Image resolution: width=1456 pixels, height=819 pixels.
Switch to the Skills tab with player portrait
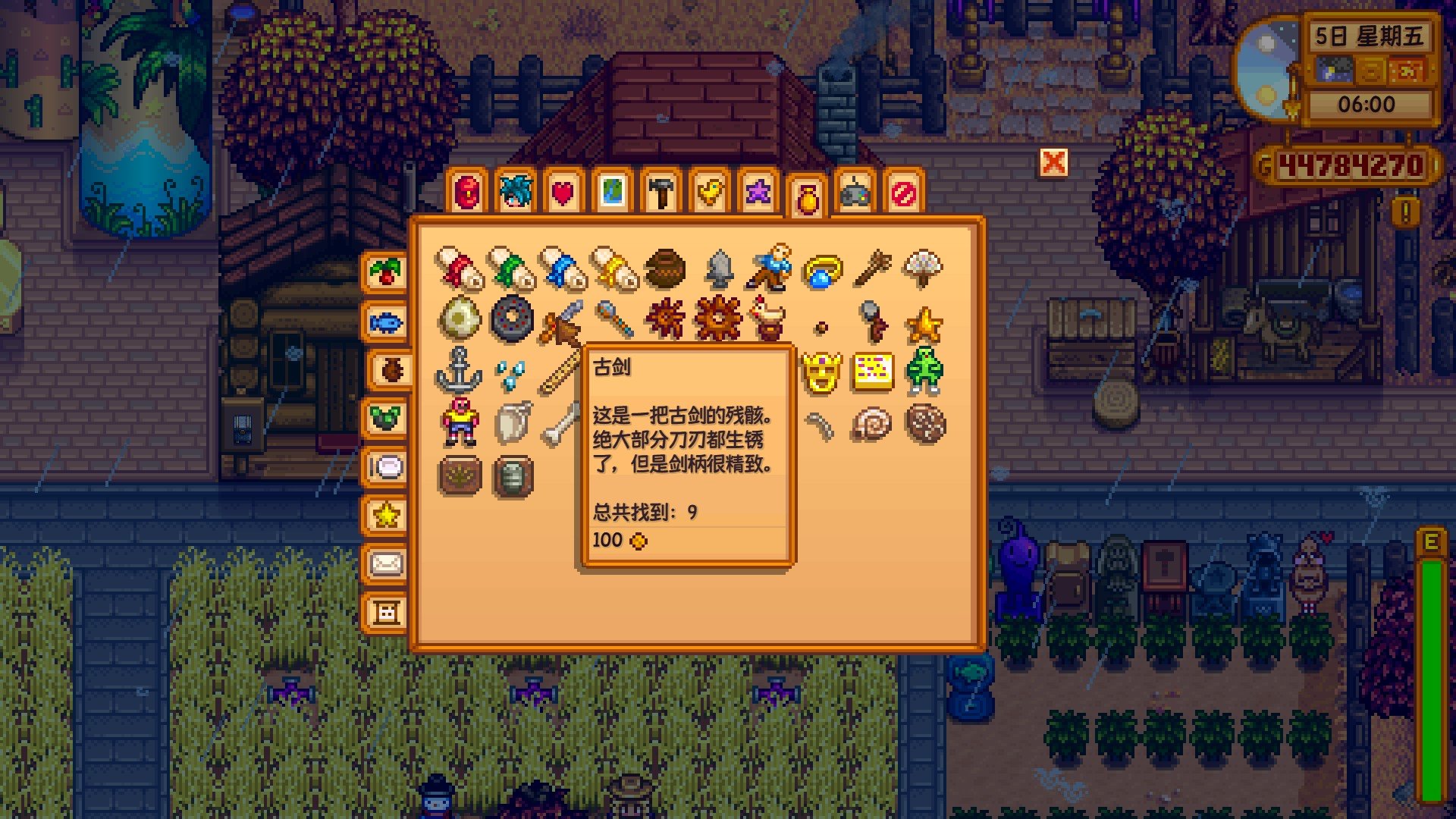click(x=516, y=192)
